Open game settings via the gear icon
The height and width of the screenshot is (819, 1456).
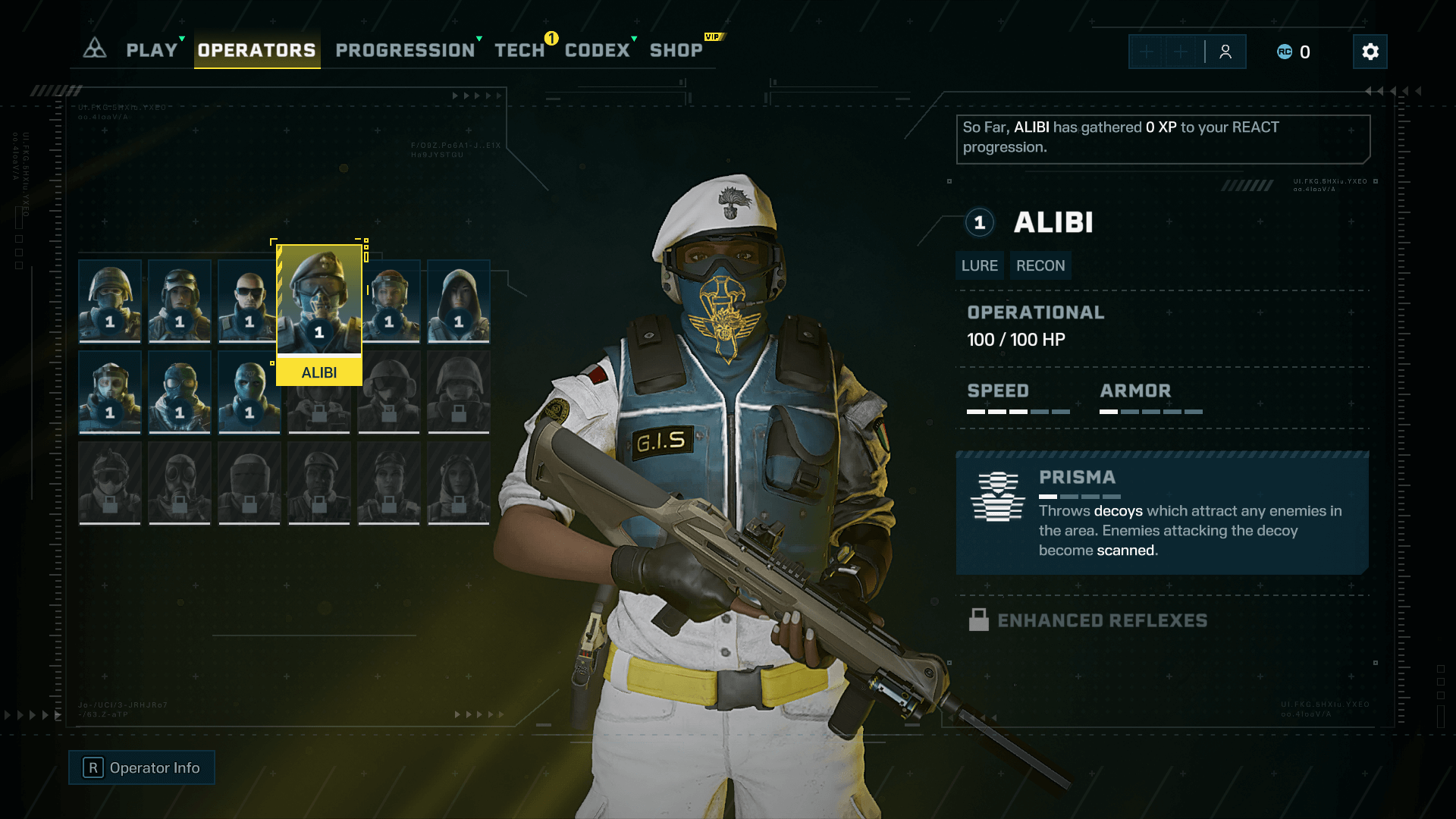tap(1370, 52)
